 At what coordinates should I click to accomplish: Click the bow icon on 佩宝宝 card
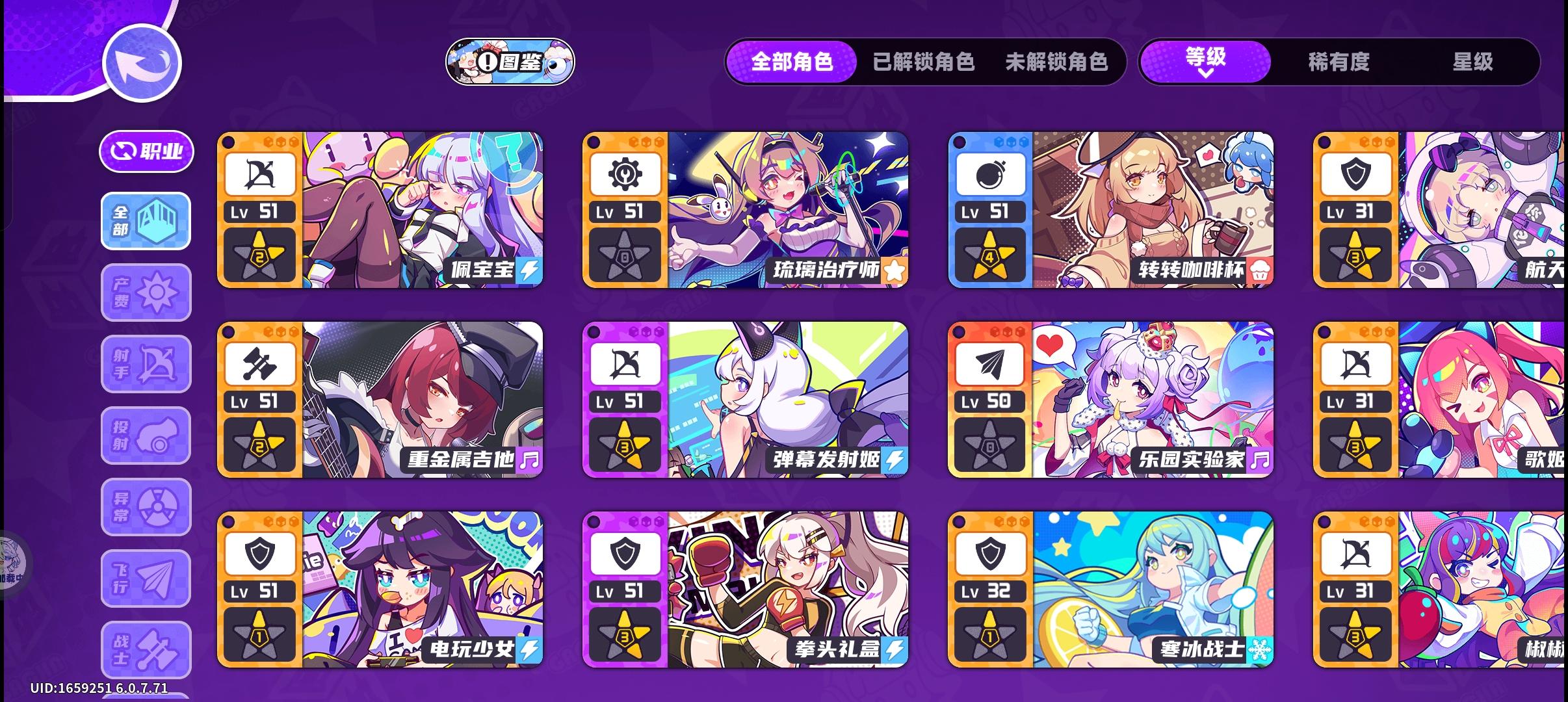click(x=259, y=172)
